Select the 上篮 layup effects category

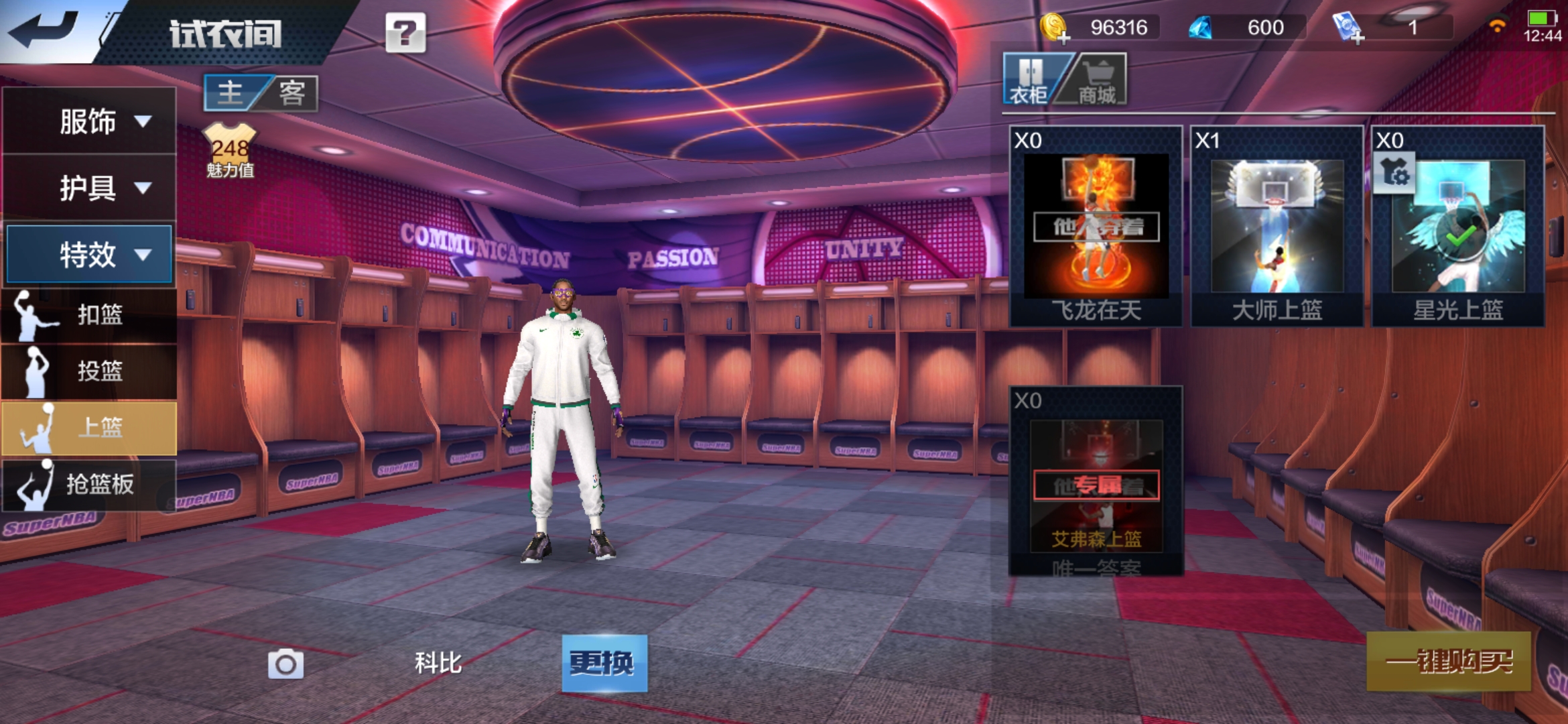[89, 428]
